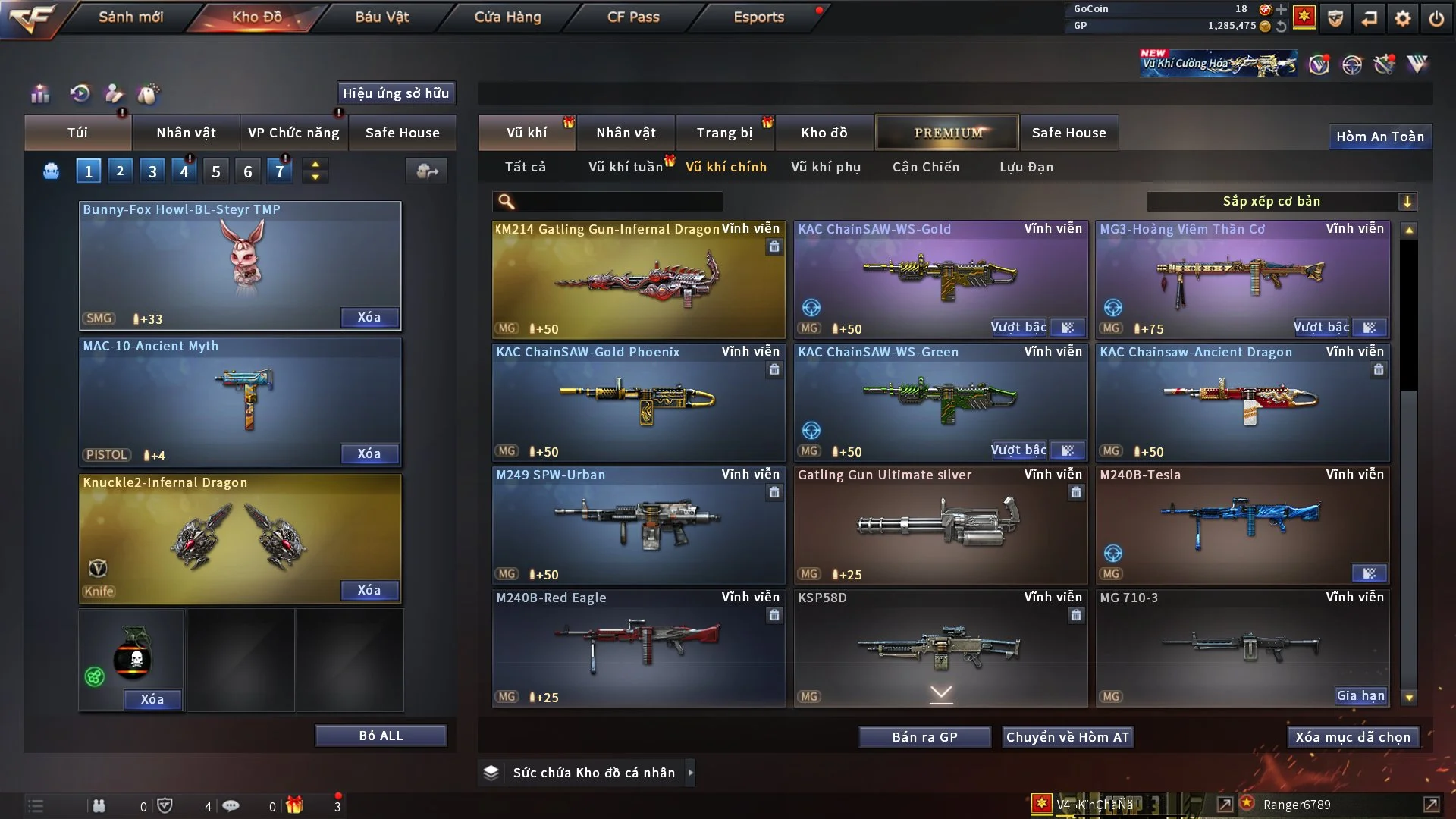
Task: Click the Bỏ ALL button
Action: tap(381, 736)
